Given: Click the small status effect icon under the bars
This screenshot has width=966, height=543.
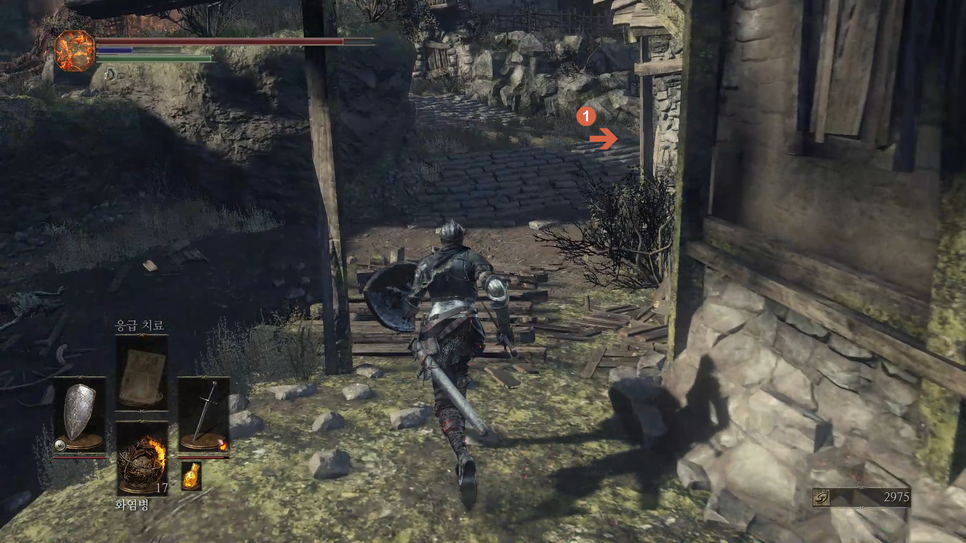Looking at the screenshot, I should tap(110, 74).
